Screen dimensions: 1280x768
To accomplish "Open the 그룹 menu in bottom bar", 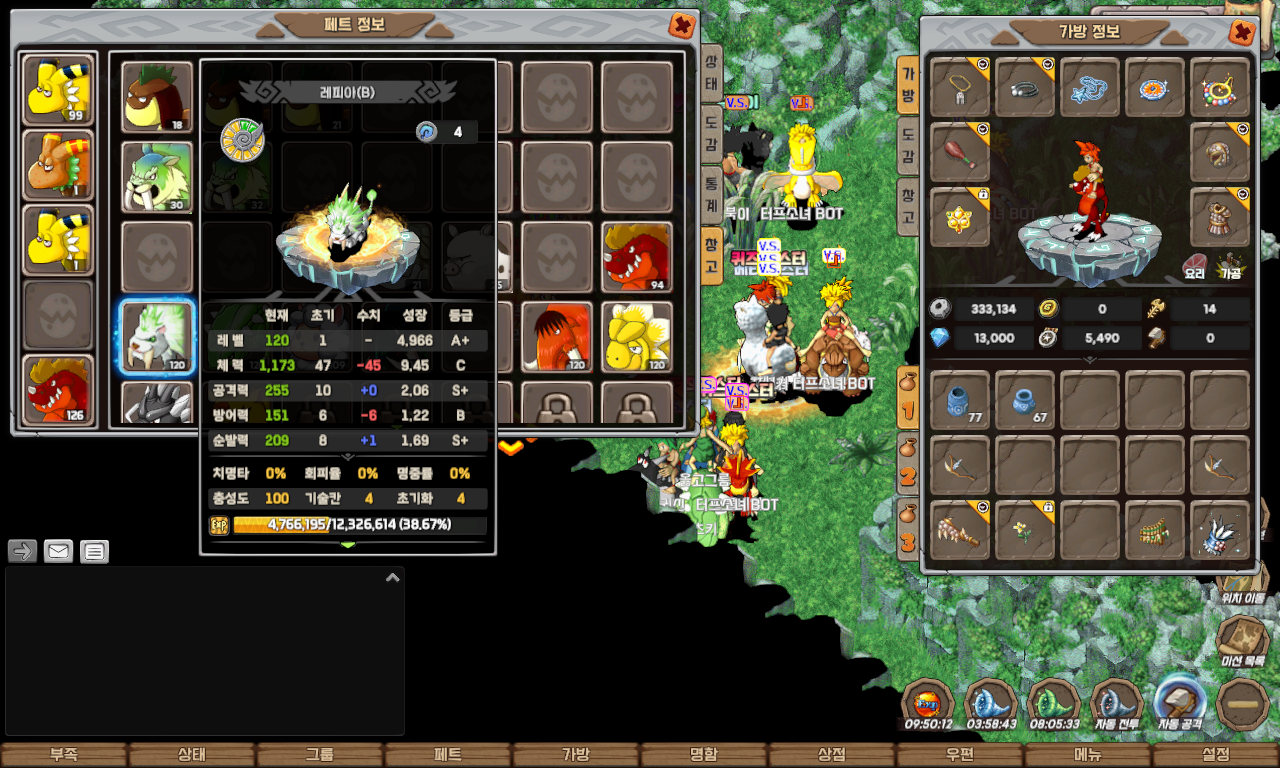I will pyautogui.click(x=320, y=755).
